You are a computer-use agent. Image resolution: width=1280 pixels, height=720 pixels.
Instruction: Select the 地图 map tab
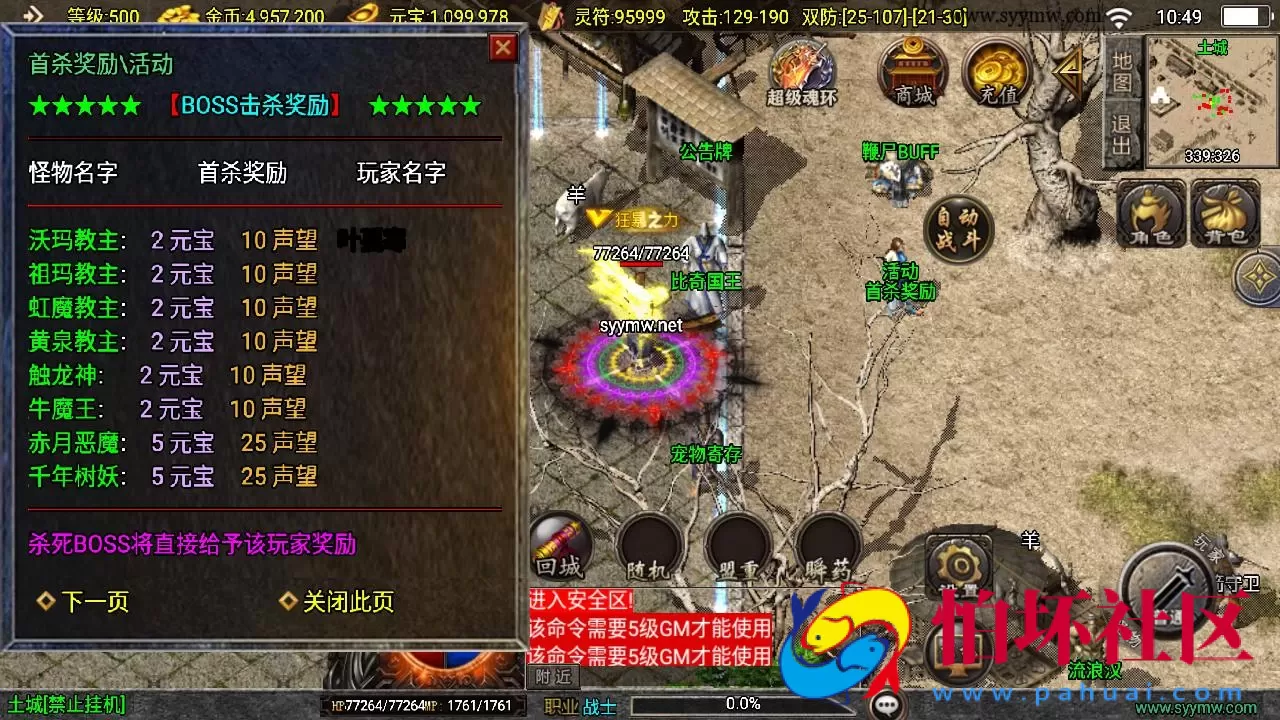click(x=1124, y=65)
